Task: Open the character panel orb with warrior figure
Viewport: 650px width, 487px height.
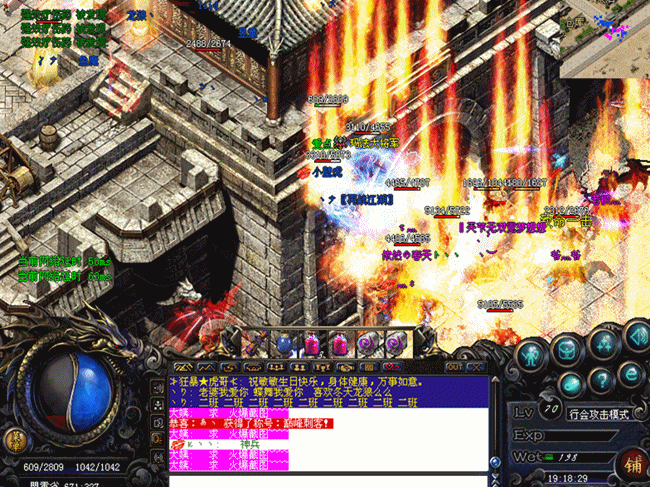Action: 530,355
